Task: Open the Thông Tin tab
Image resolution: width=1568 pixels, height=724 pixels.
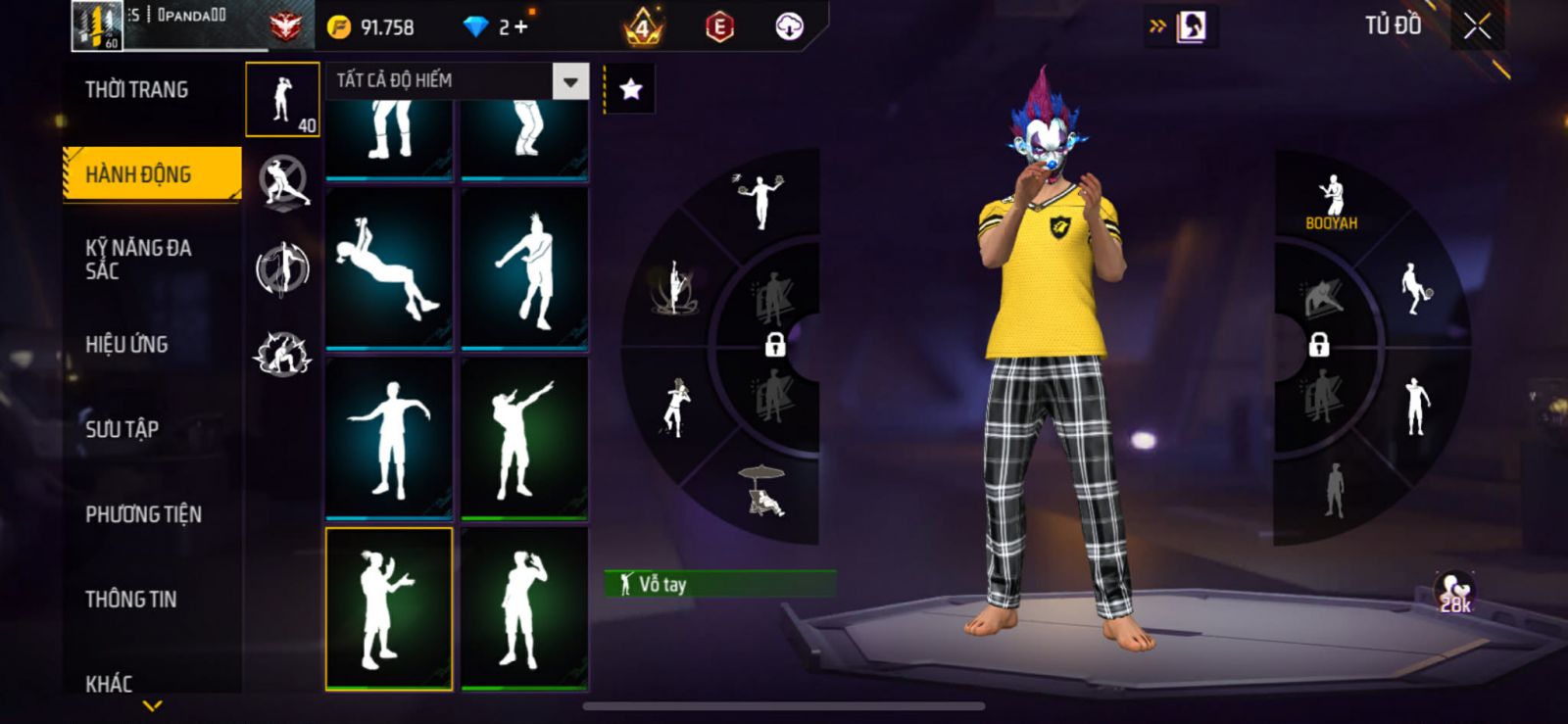Action: point(130,599)
